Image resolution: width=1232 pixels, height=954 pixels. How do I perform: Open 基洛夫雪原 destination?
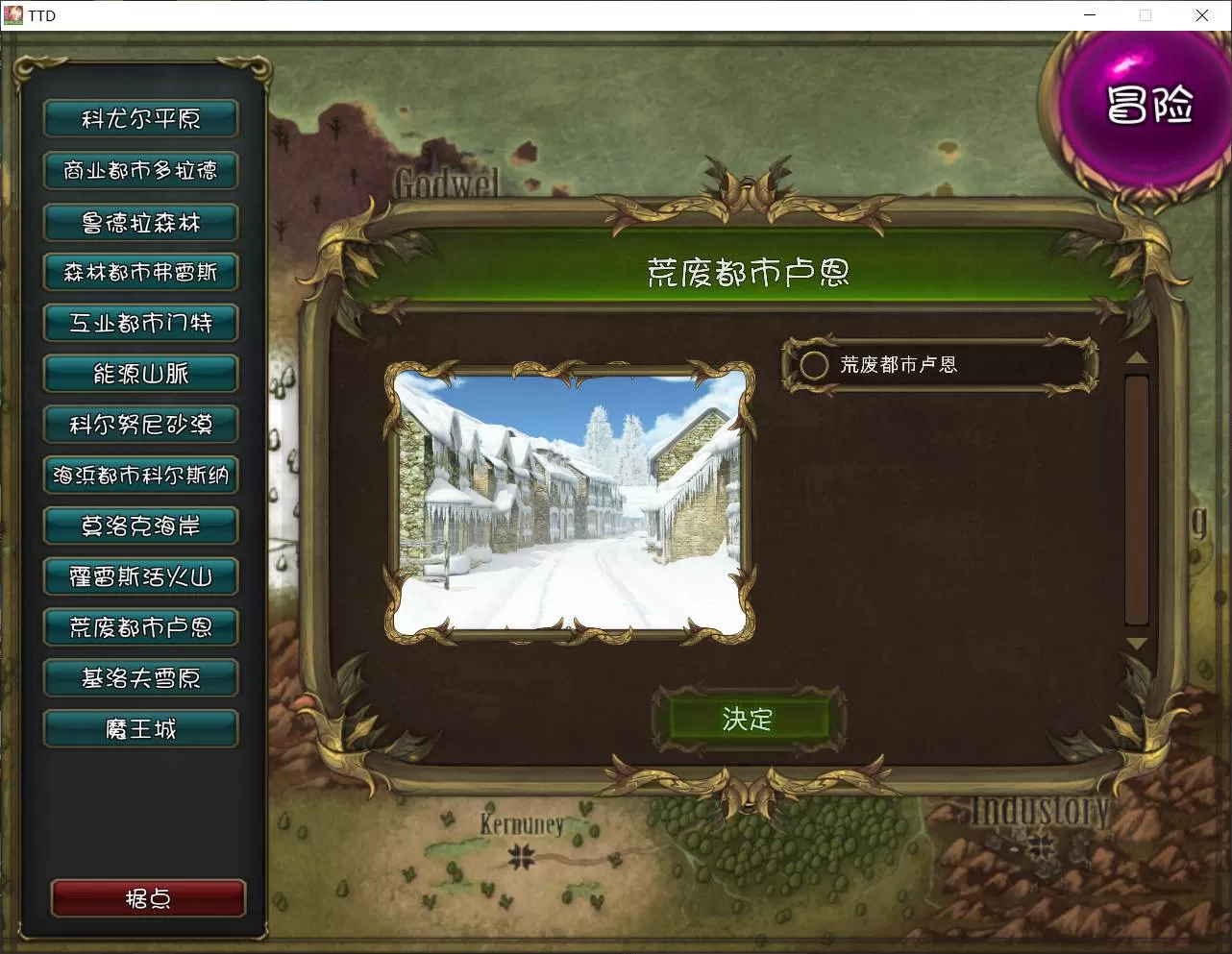coord(140,677)
